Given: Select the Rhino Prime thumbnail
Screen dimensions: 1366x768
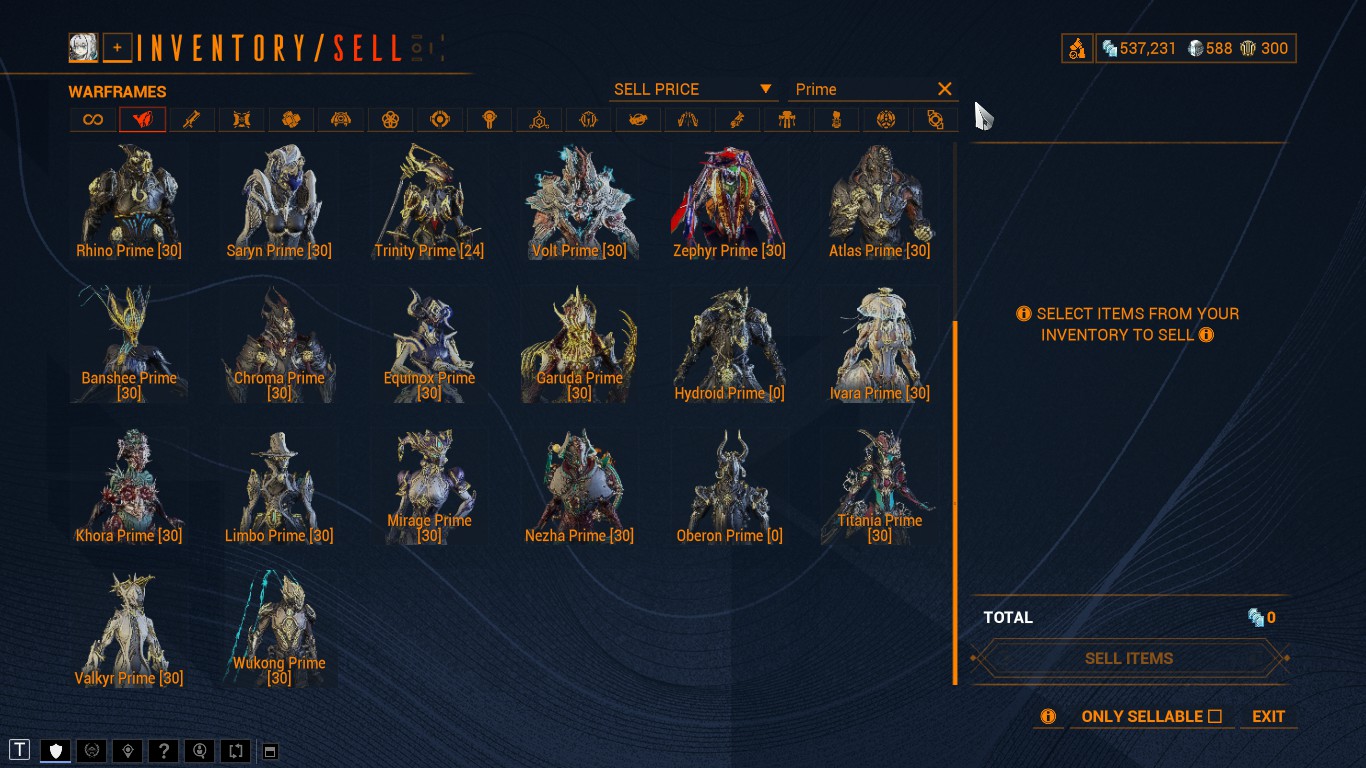Looking at the screenshot, I should point(128,195).
